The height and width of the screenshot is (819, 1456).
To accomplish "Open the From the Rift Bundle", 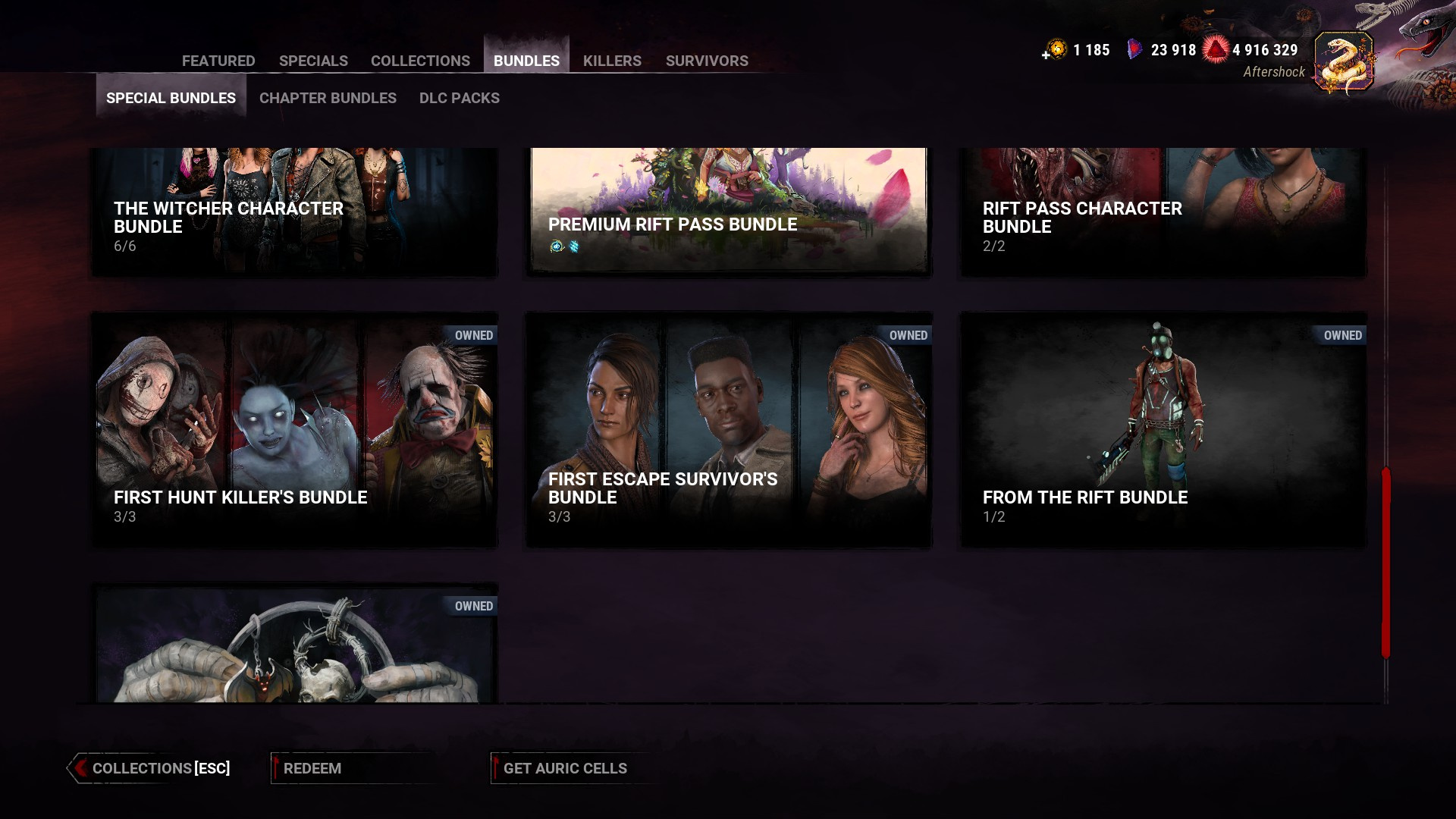I will (1163, 429).
